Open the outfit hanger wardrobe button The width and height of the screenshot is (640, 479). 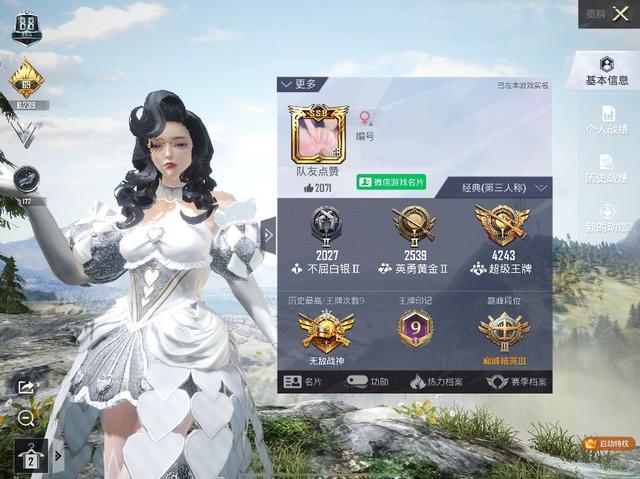tap(31, 455)
